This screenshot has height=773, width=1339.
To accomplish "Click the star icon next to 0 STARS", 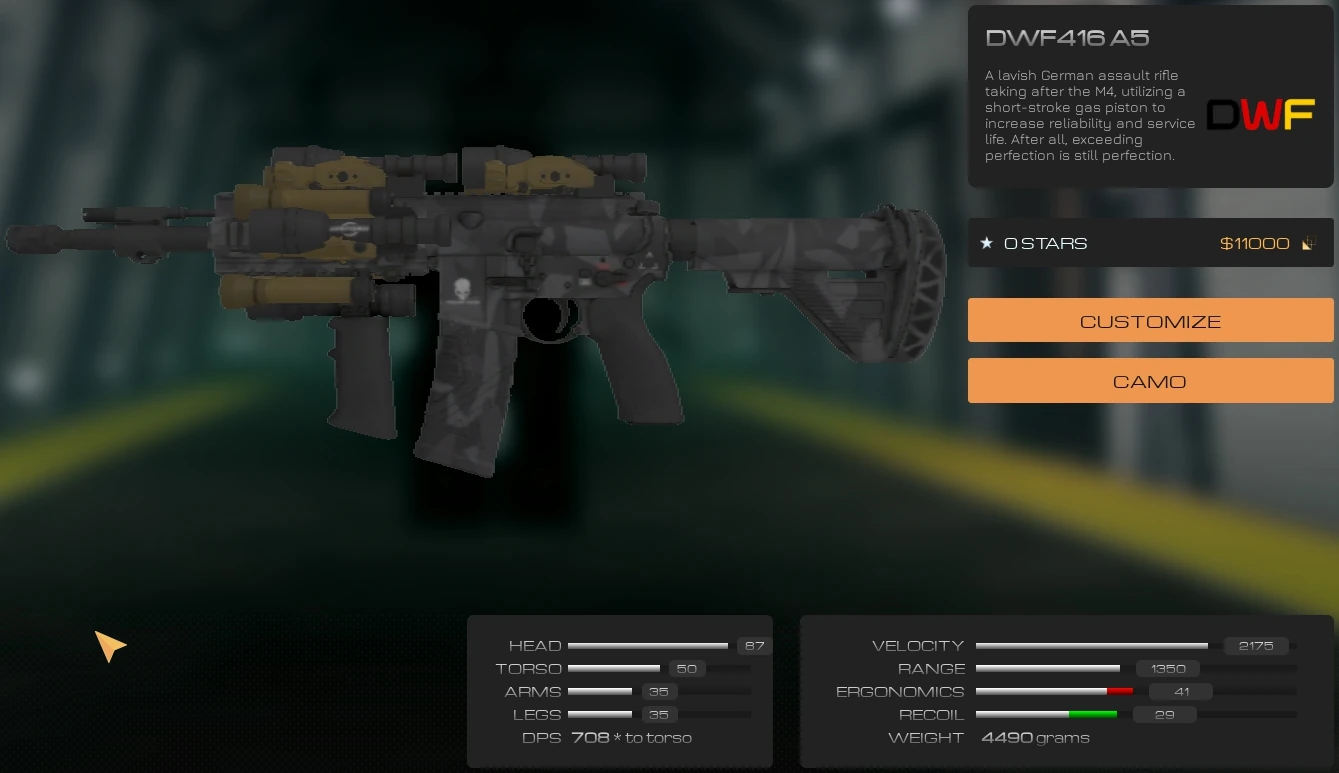I will (x=986, y=242).
